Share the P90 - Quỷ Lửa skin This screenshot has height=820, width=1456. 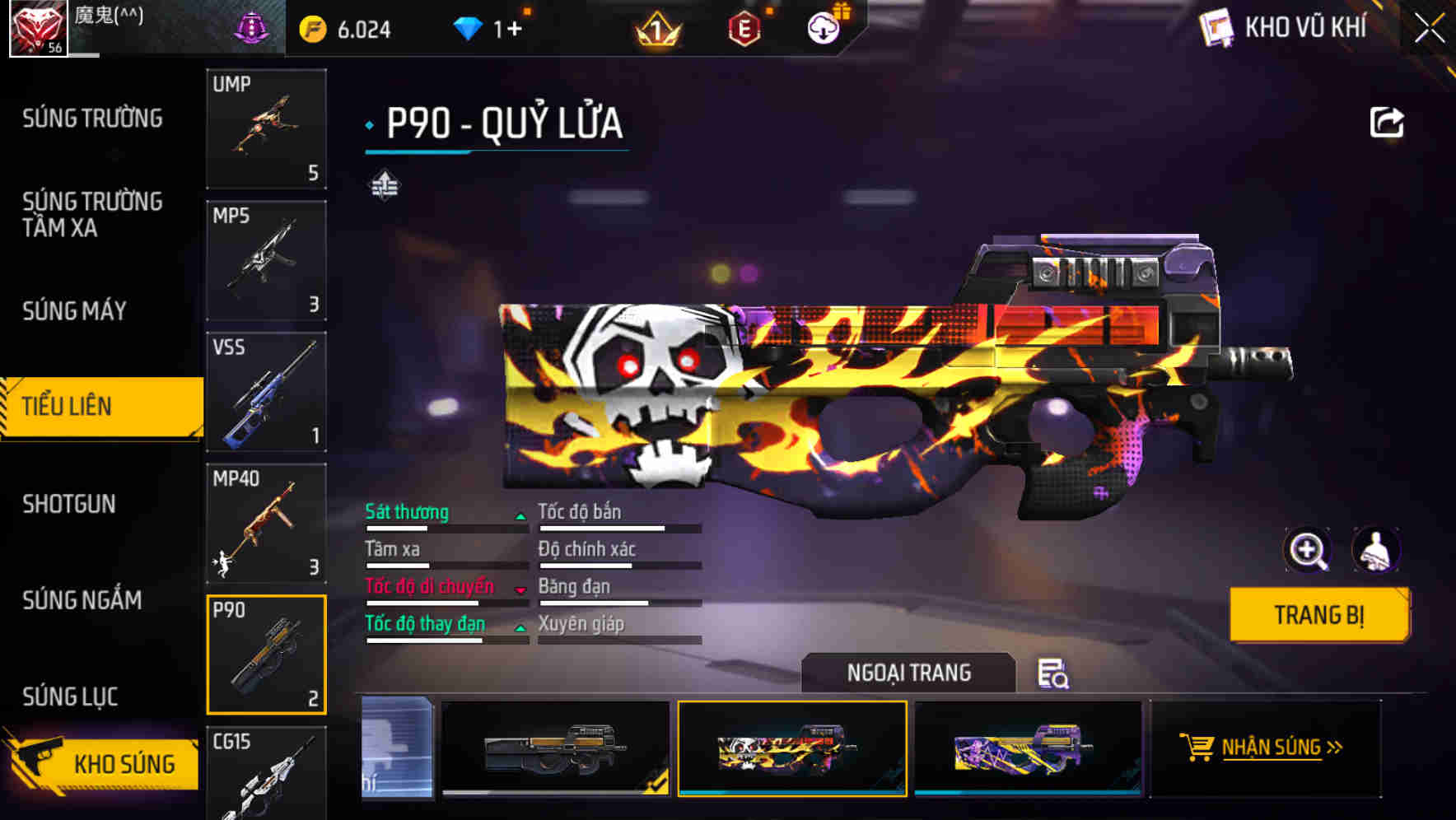point(1388,121)
